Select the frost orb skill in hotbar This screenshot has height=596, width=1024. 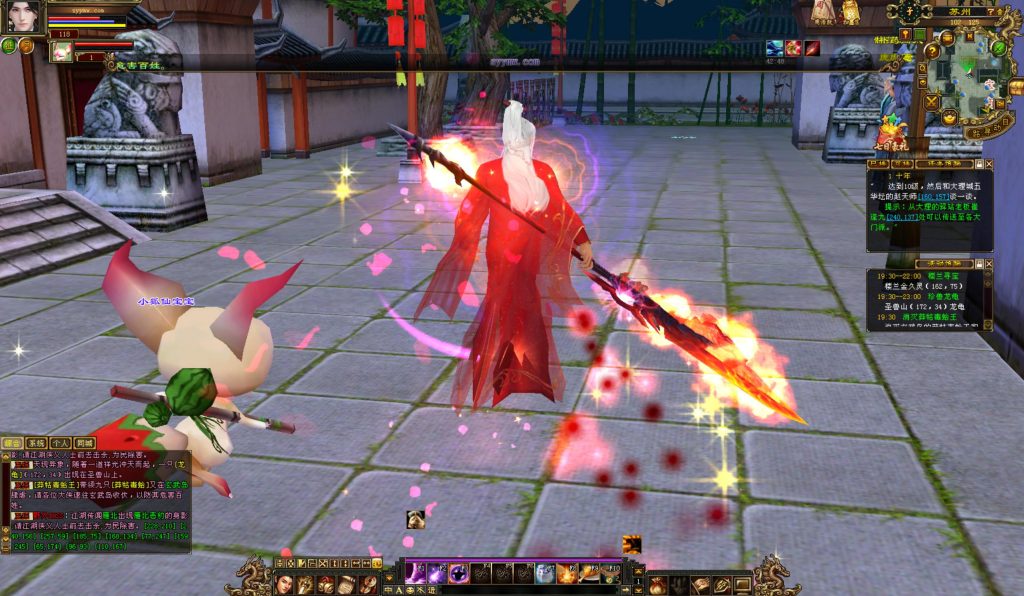pyautogui.click(x=544, y=573)
